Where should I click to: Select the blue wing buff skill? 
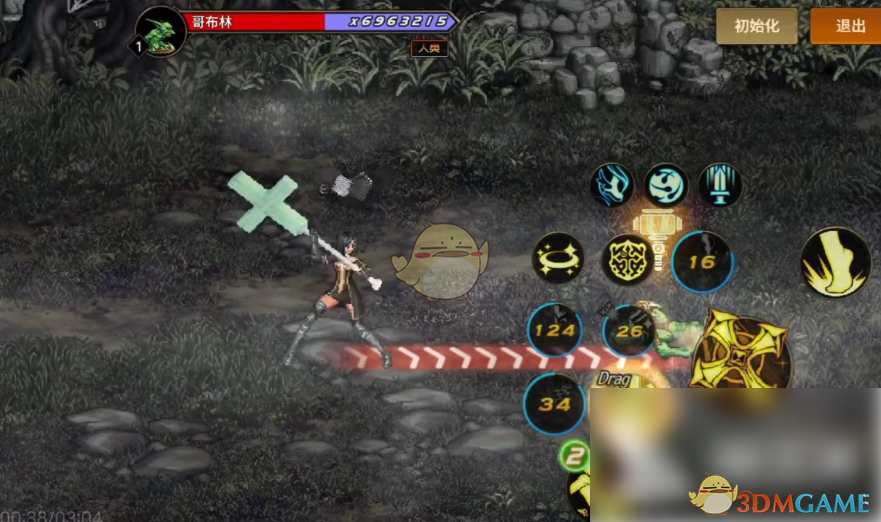tap(612, 186)
